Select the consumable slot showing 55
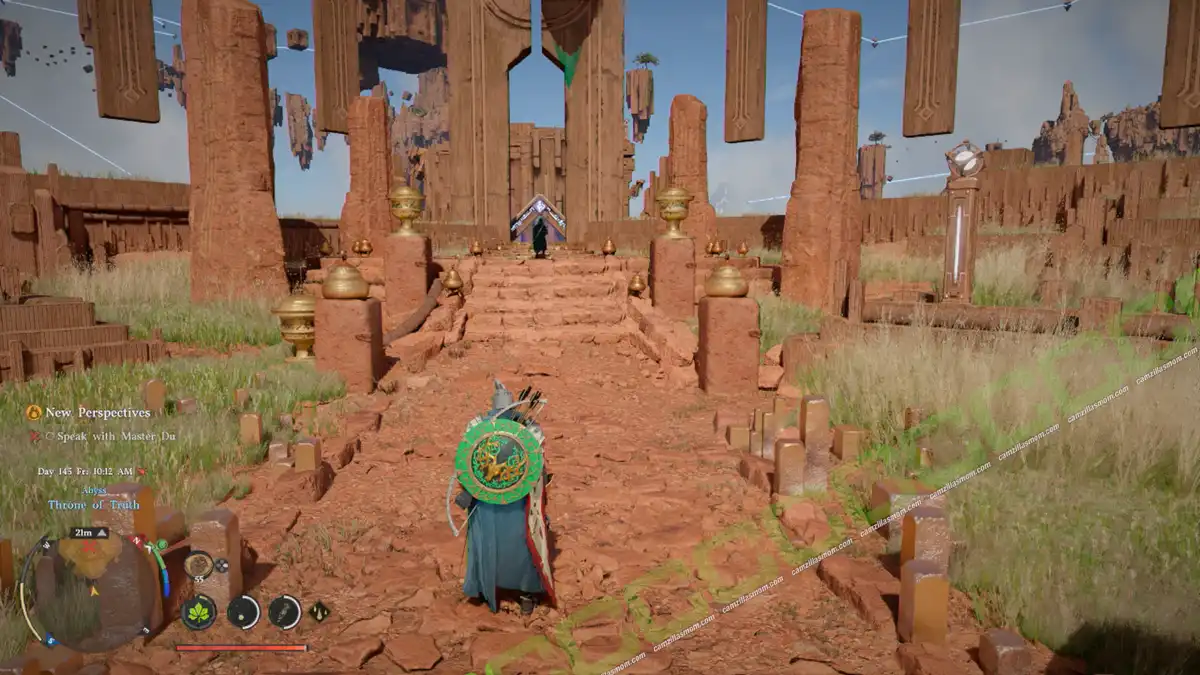Image resolution: width=1200 pixels, height=675 pixels. (x=198, y=566)
